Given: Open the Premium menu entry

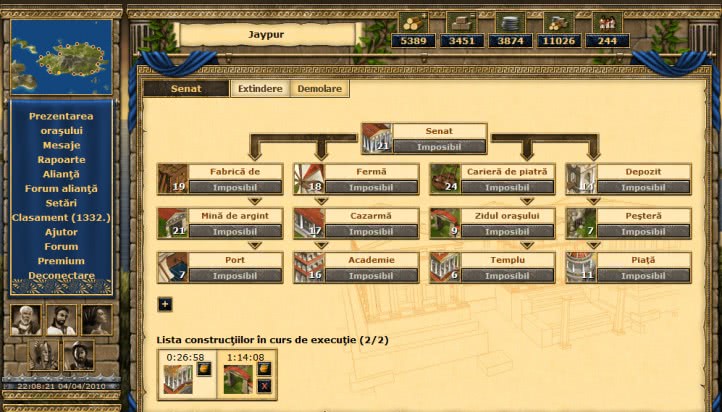Looking at the screenshot, I should 61,261.
